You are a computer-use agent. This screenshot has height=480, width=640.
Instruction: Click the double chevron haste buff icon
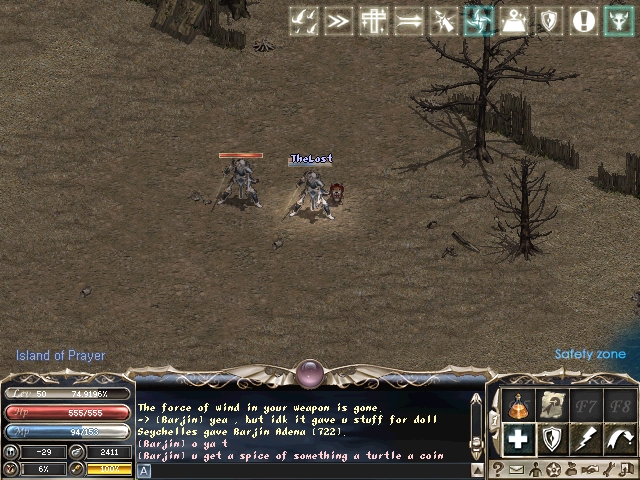(x=339, y=21)
